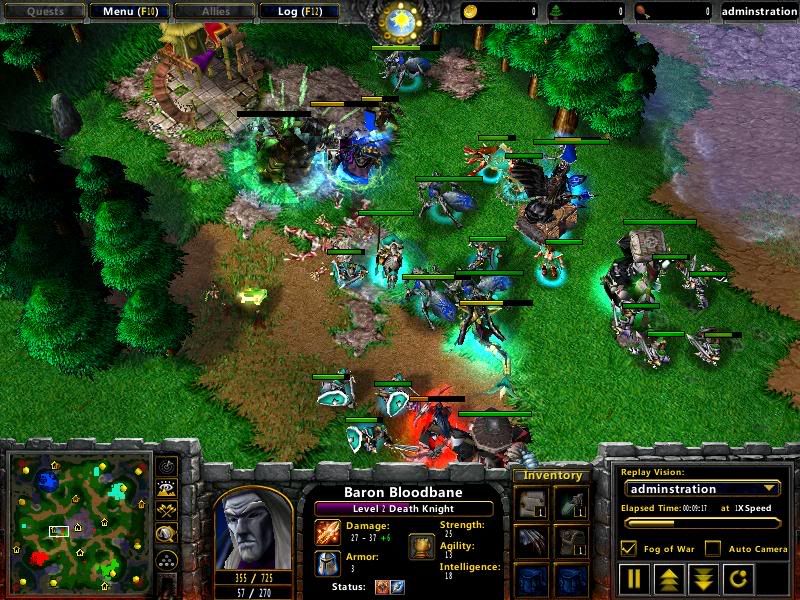The image size is (800, 600).
Task: Toggle the formation movement button
Action: [166, 560]
